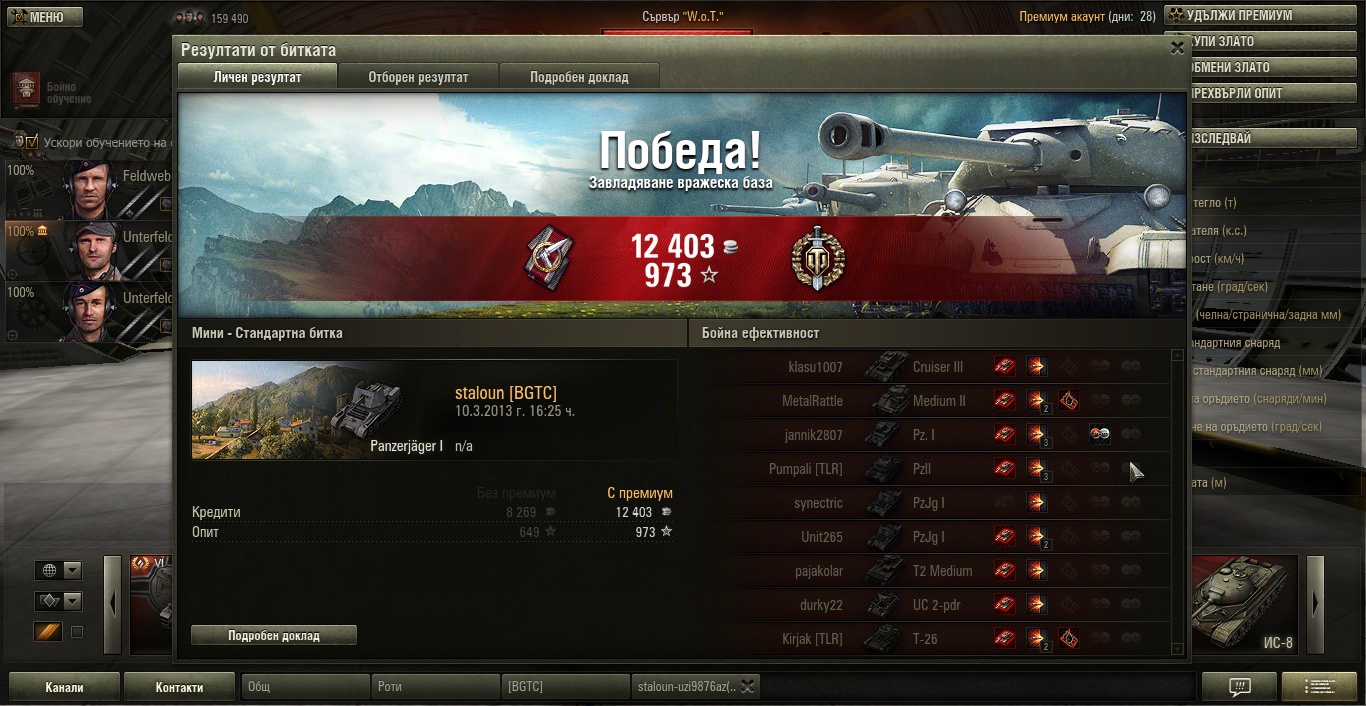Switch to the Отборен резултат tab
Viewport: 1366px width, 706px height.
[418, 77]
